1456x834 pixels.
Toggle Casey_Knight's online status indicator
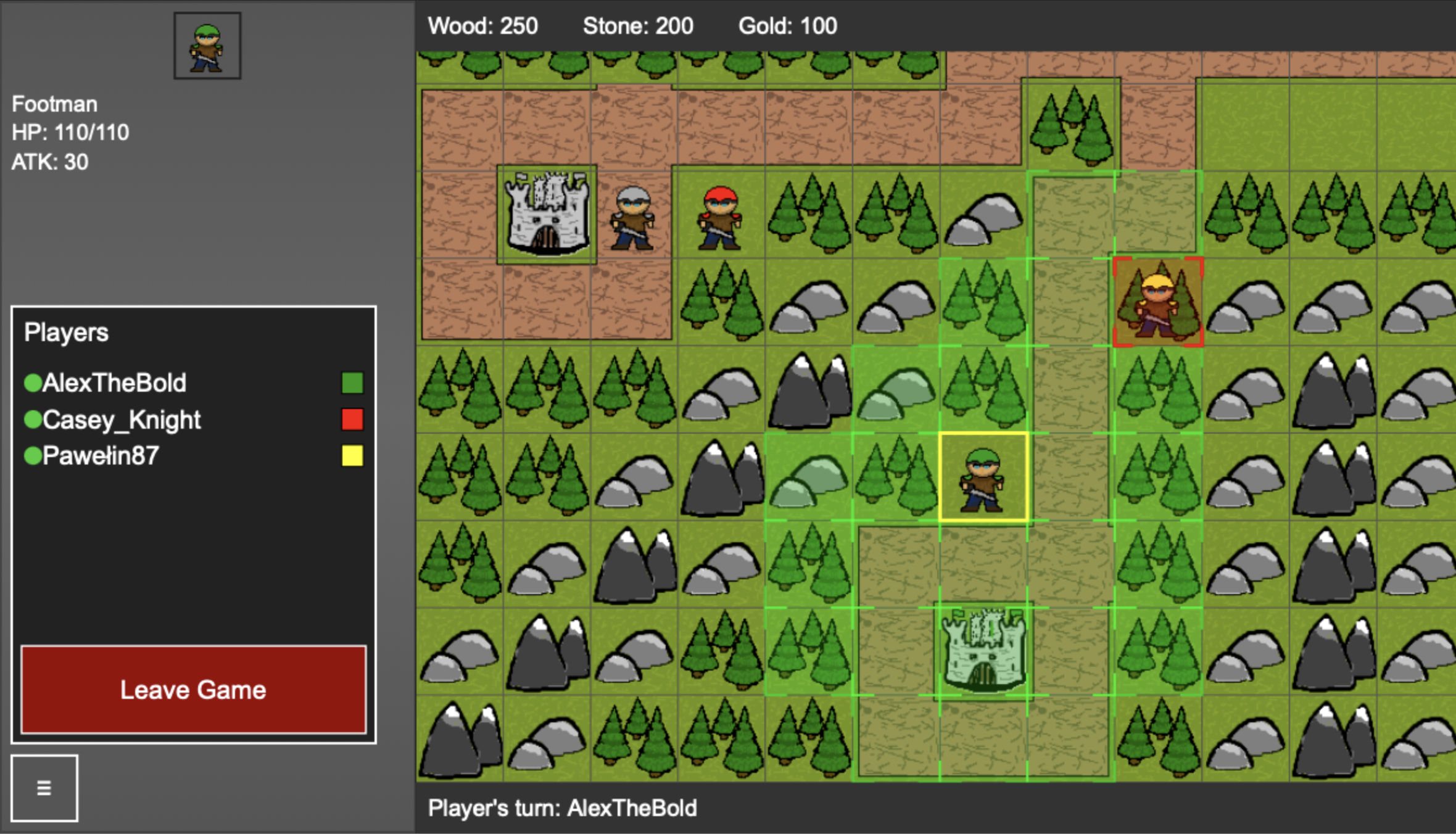click(32, 419)
